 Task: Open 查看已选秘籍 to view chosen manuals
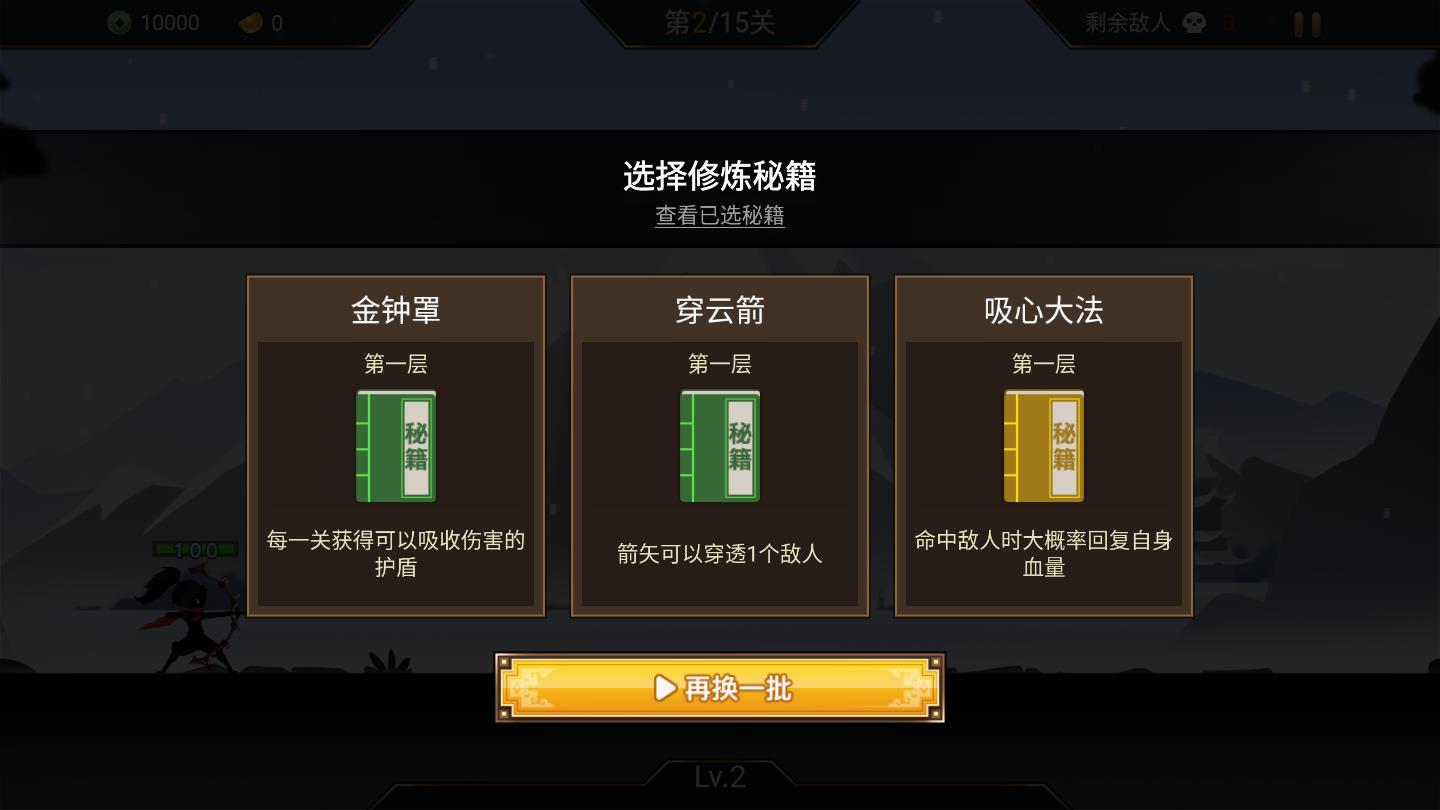tap(719, 216)
